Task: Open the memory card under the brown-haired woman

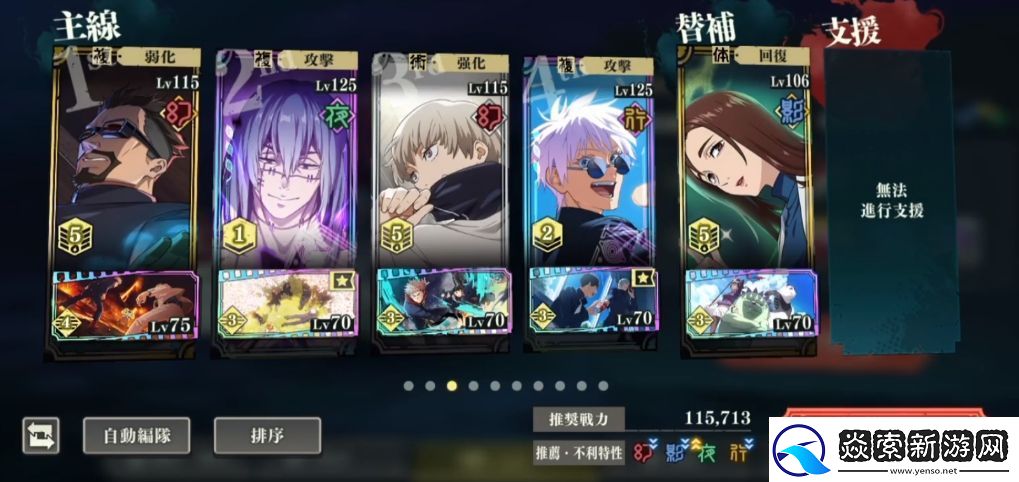Action: tap(750, 303)
